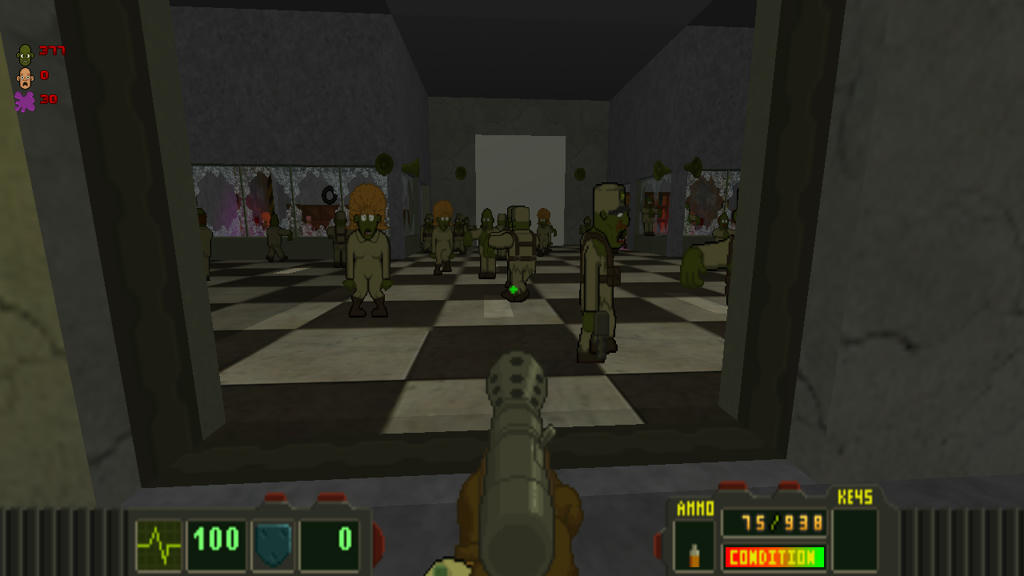1024x576 pixels.
Task: Click the purple splat counter icon
Action: tap(25, 101)
